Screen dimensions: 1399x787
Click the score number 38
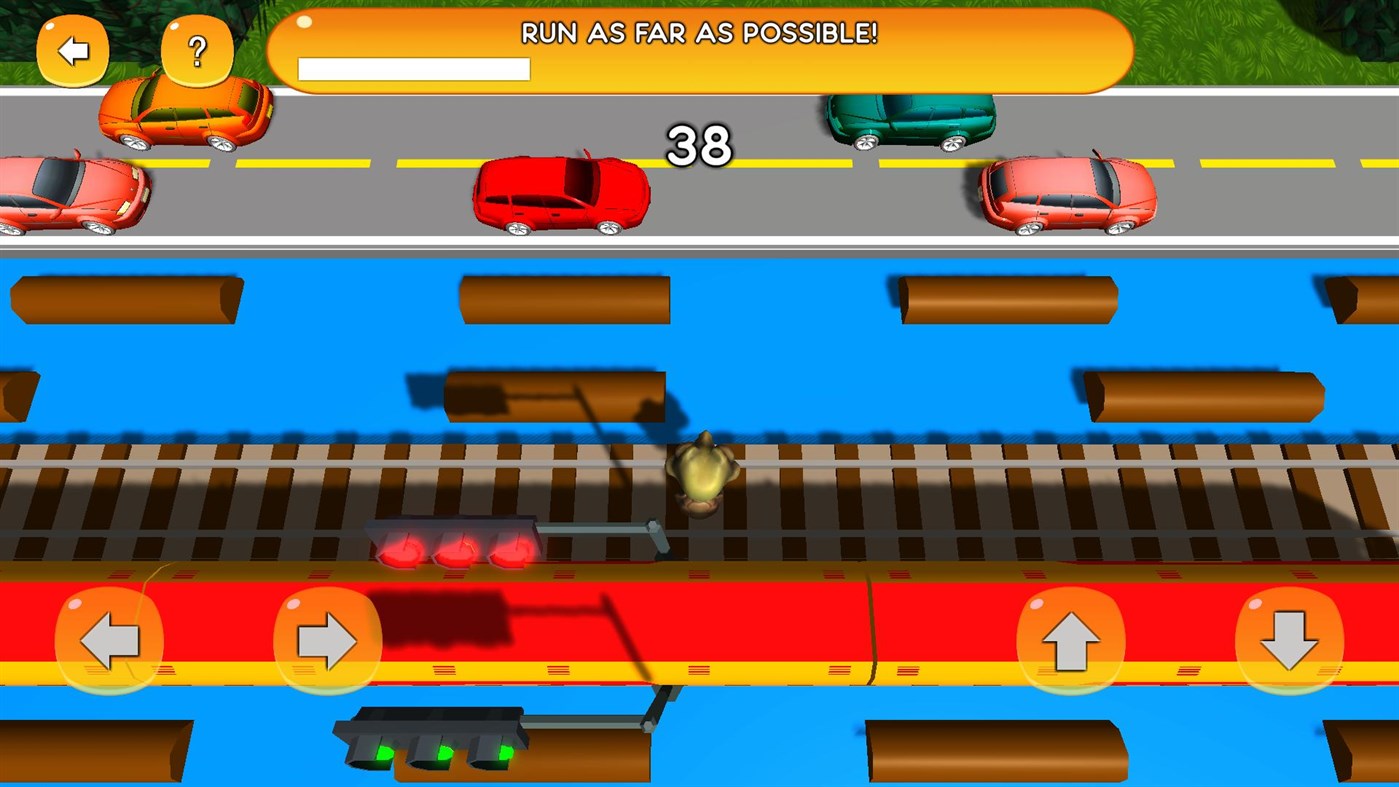[701, 146]
